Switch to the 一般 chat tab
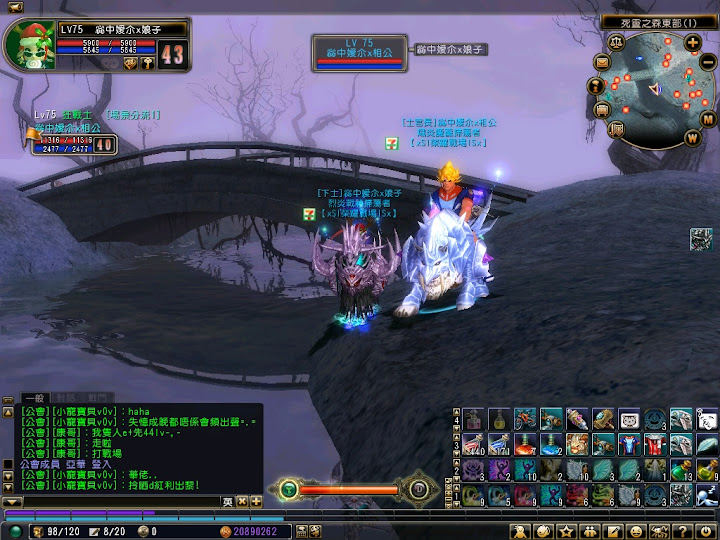Screen dimensions: 720x540 (x=36, y=398)
